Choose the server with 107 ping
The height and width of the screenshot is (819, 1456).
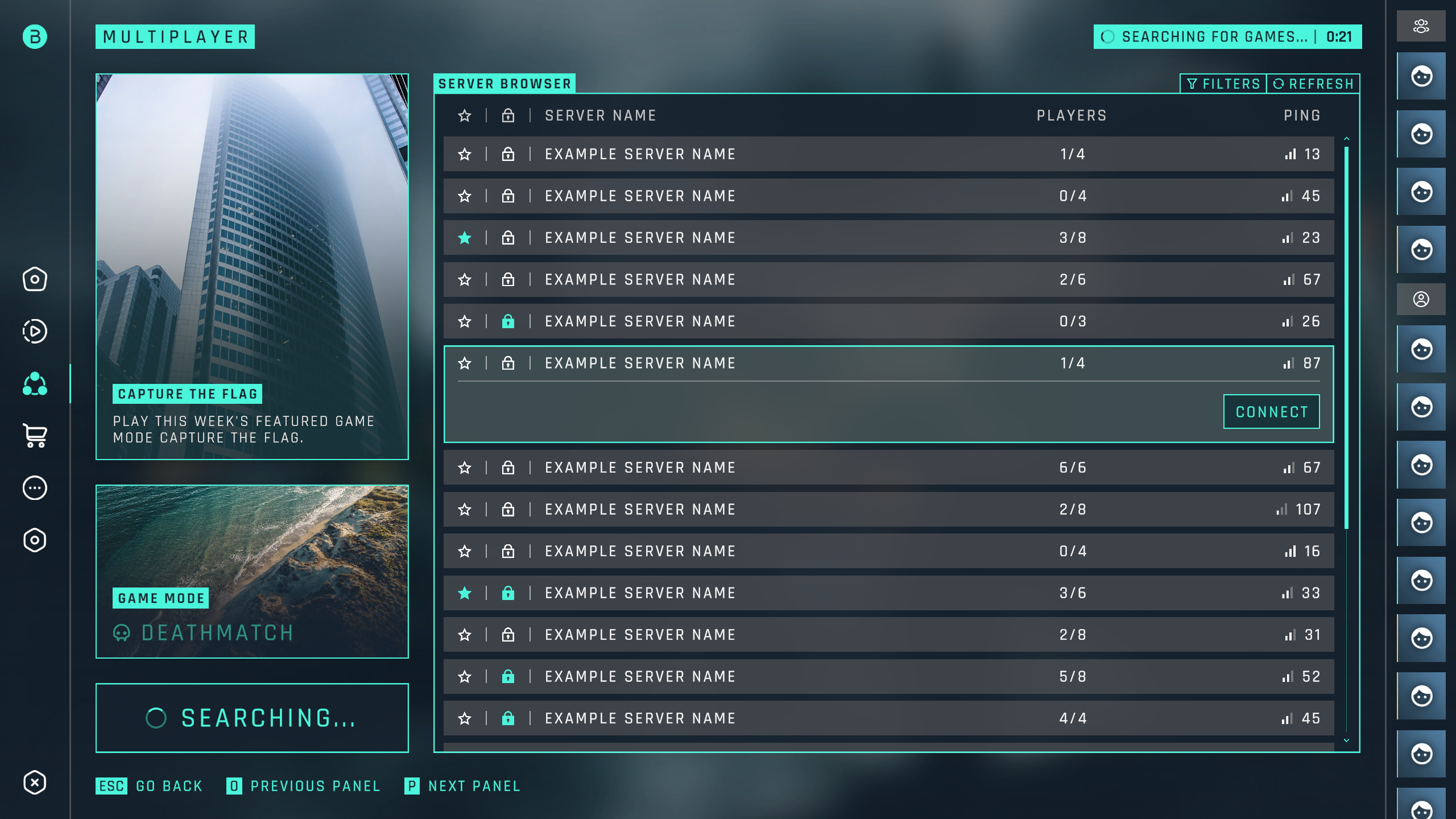point(887,510)
